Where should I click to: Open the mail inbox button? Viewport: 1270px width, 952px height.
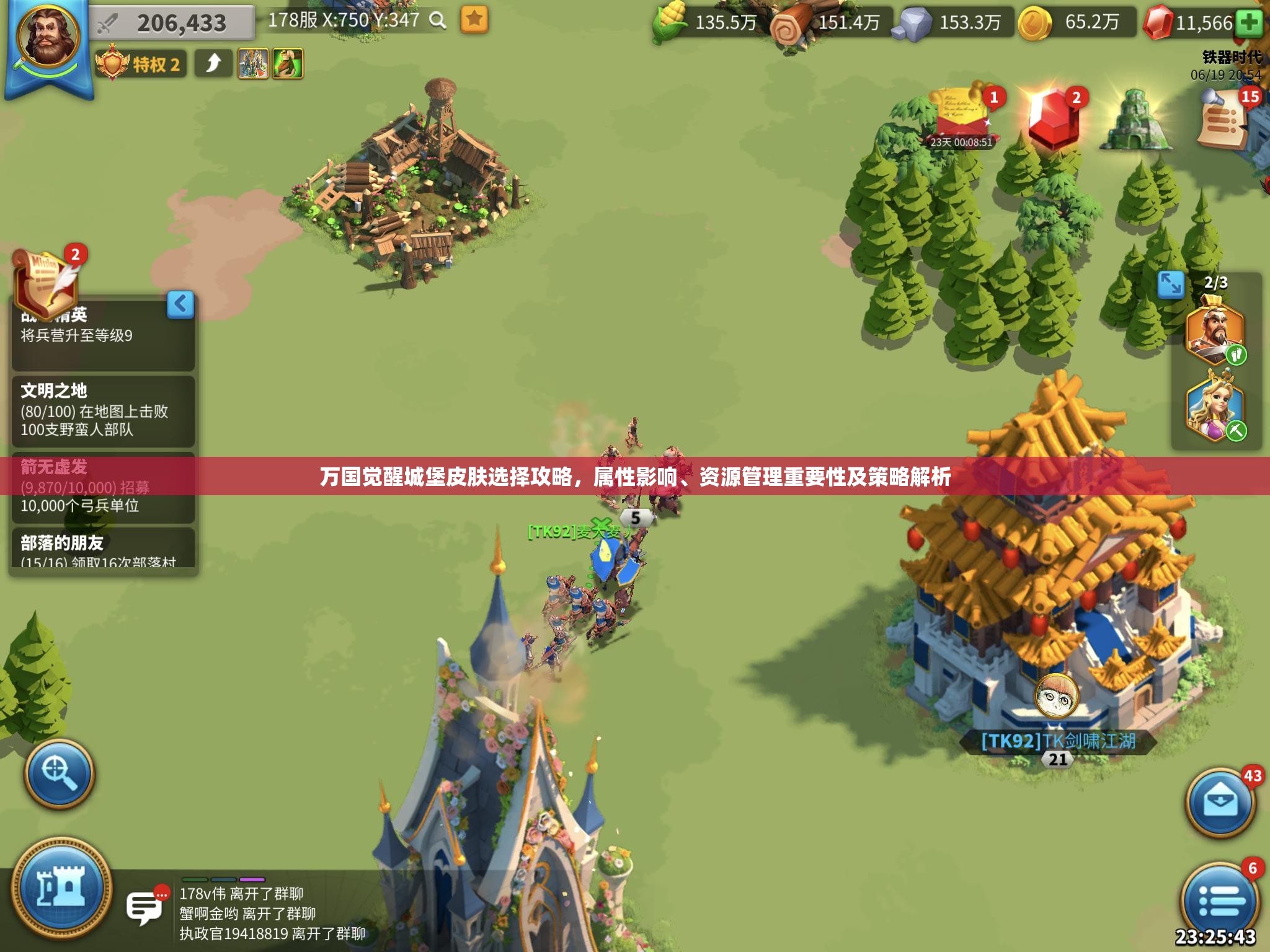(x=1220, y=803)
